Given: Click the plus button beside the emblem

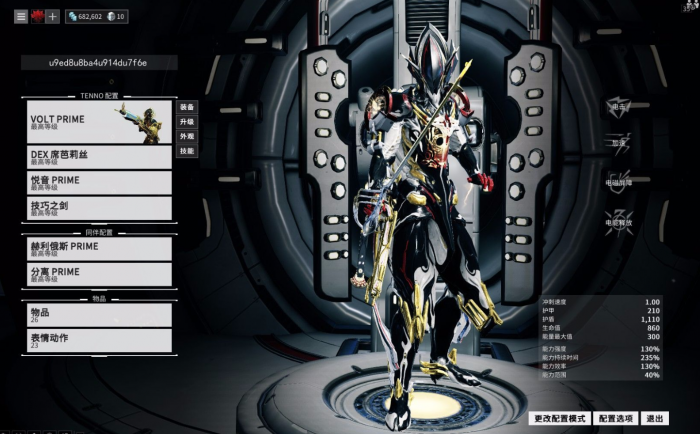Looking at the screenshot, I should pos(53,17).
